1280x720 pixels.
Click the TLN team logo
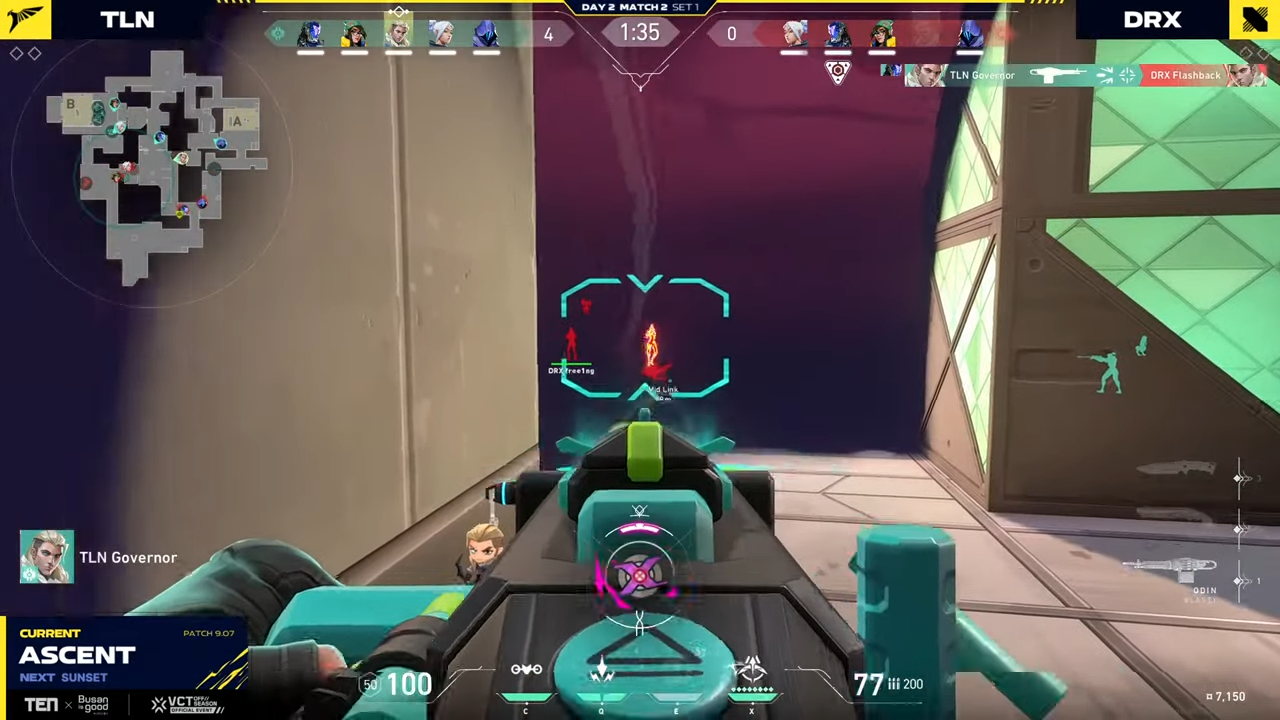pyautogui.click(x=25, y=19)
